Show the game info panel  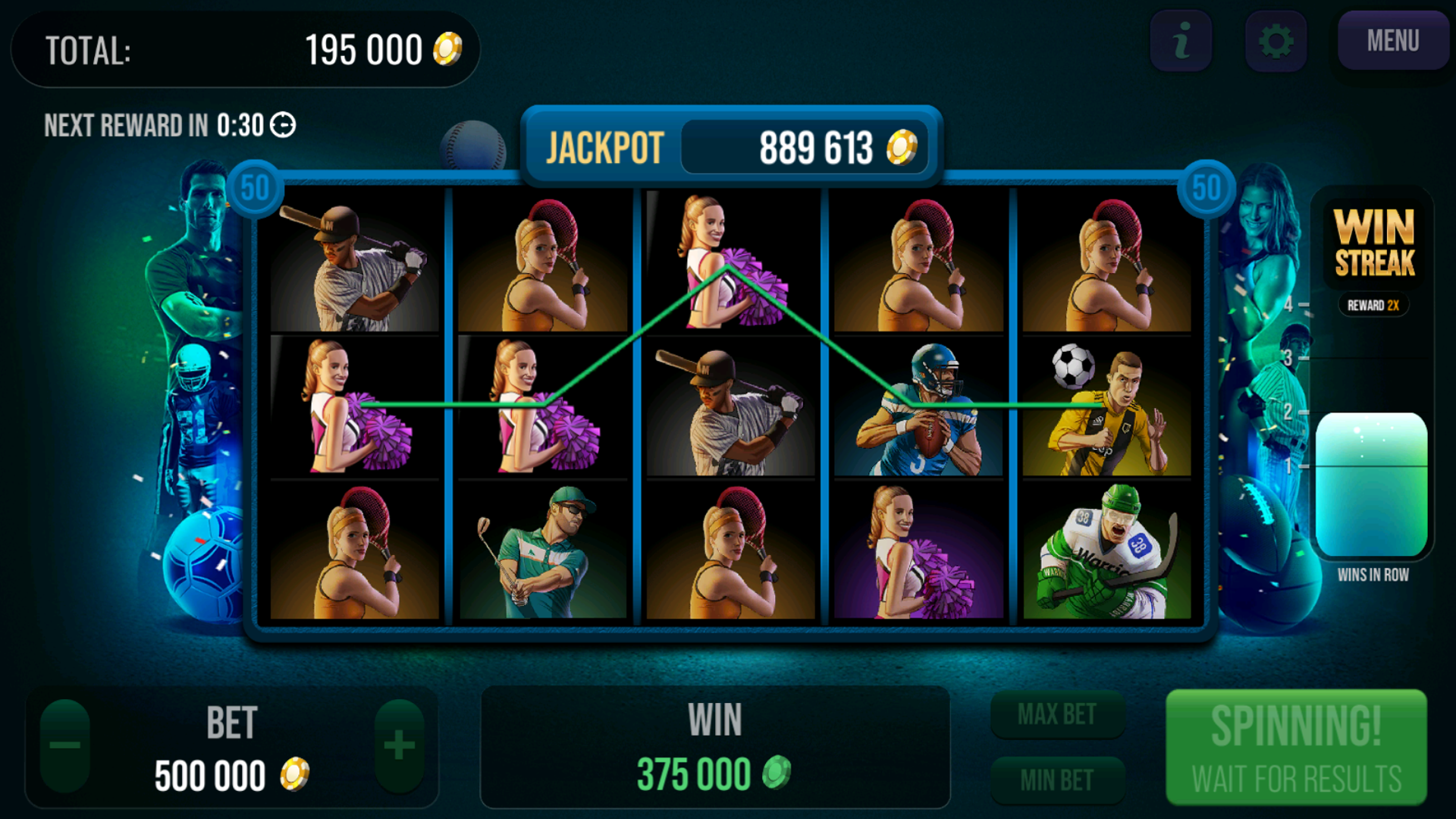1181,41
